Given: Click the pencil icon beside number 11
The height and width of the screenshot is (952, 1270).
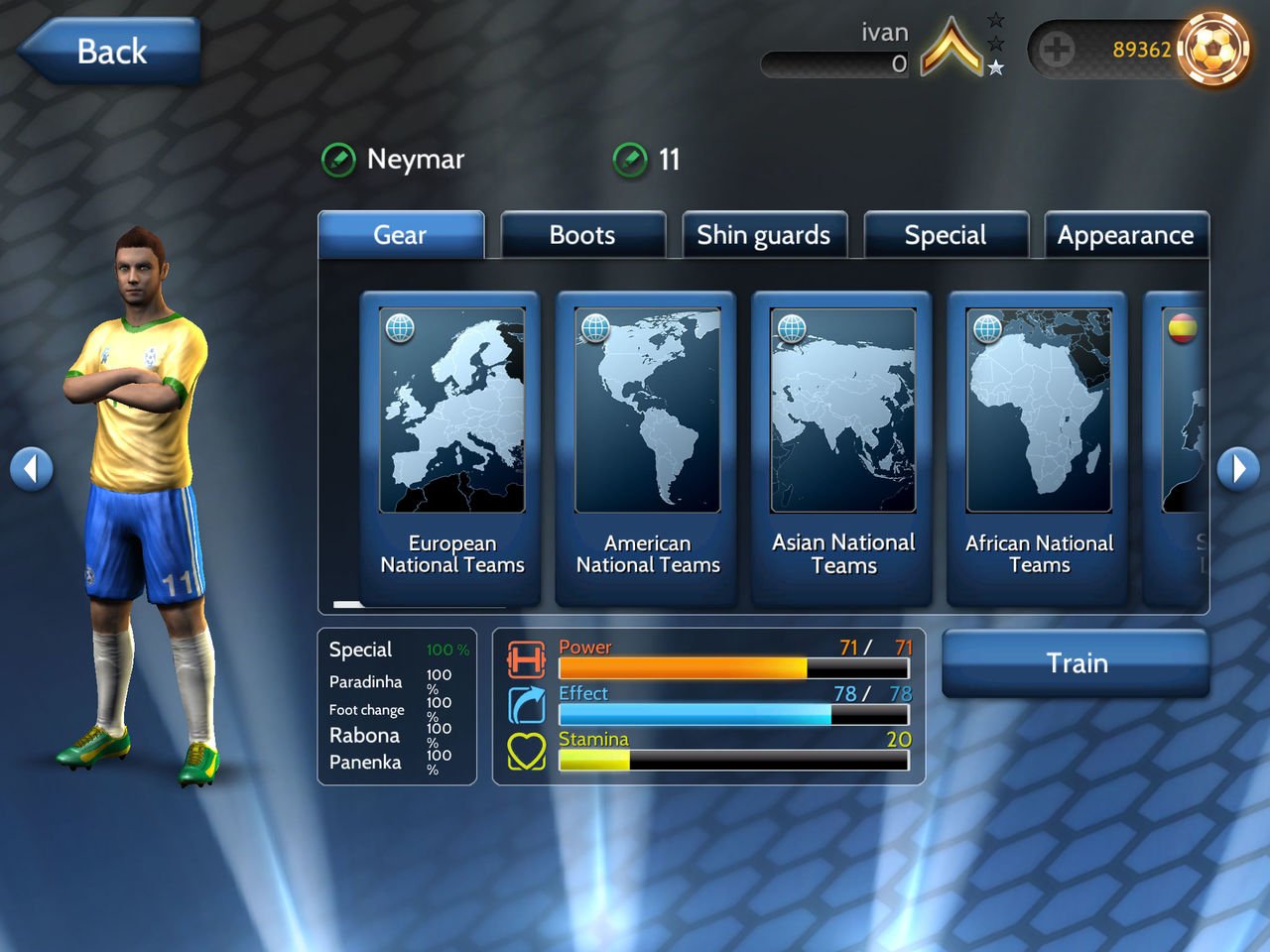Looking at the screenshot, I should tap(630, 159).
